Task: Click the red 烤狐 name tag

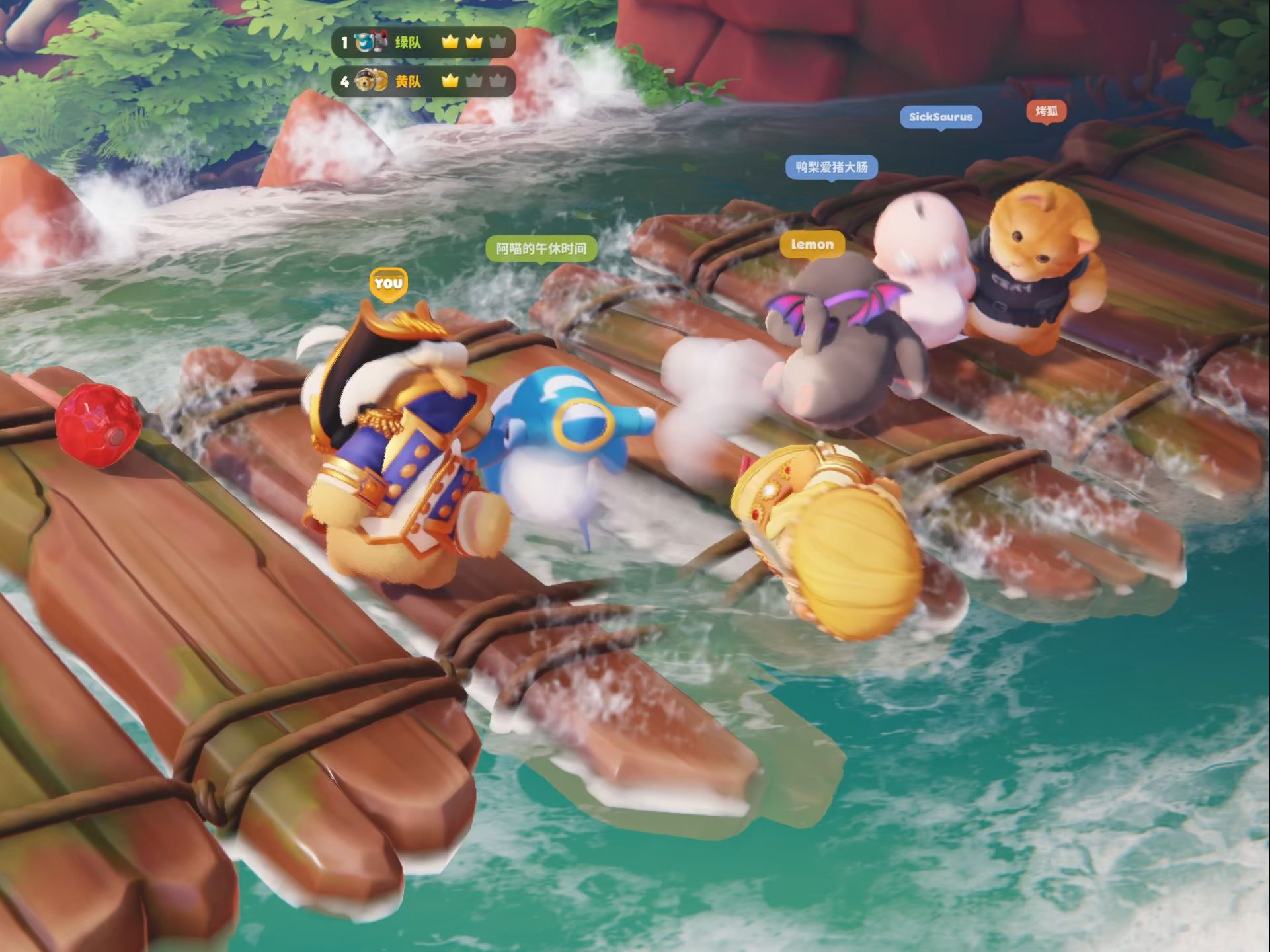Action: pyautogui.click(x=1046, y=111)
